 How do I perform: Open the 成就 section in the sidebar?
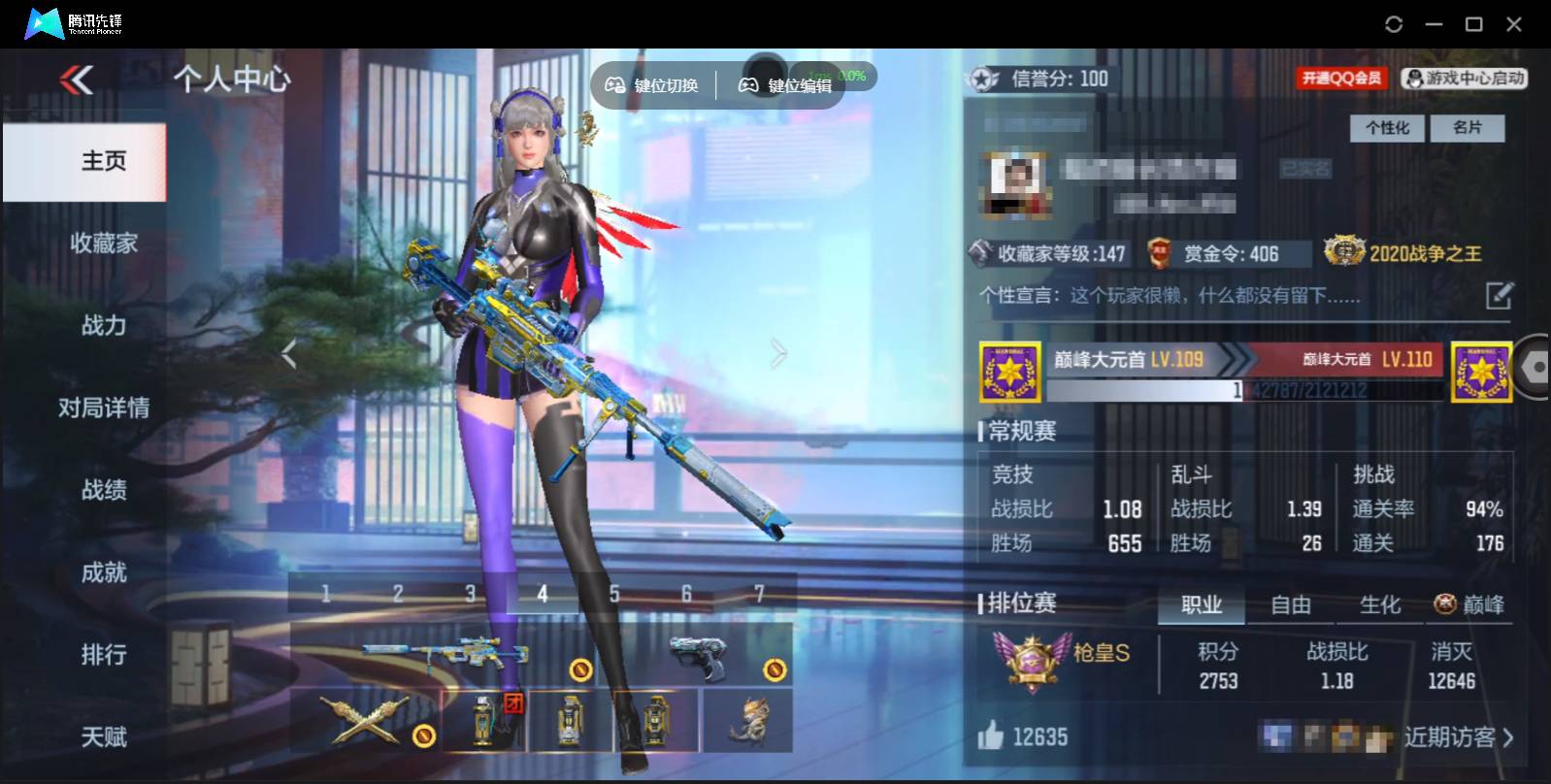(104, 572)
